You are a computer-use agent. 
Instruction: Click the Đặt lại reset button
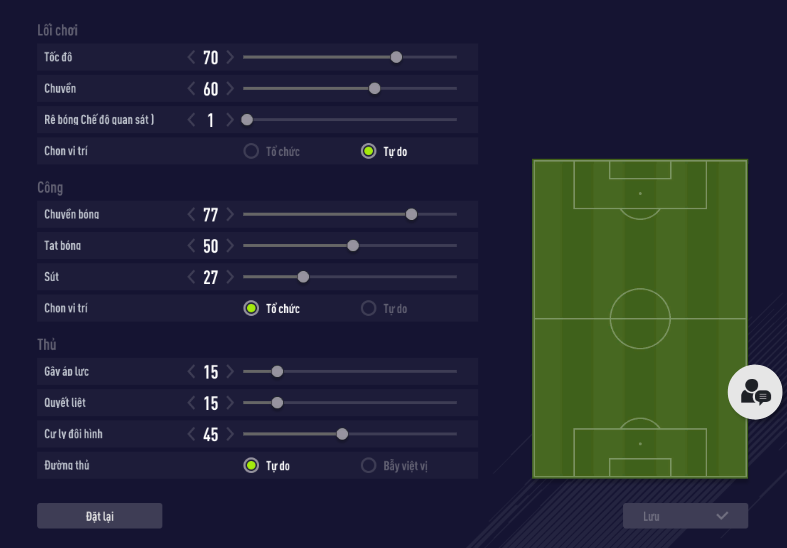coord(99,516)
